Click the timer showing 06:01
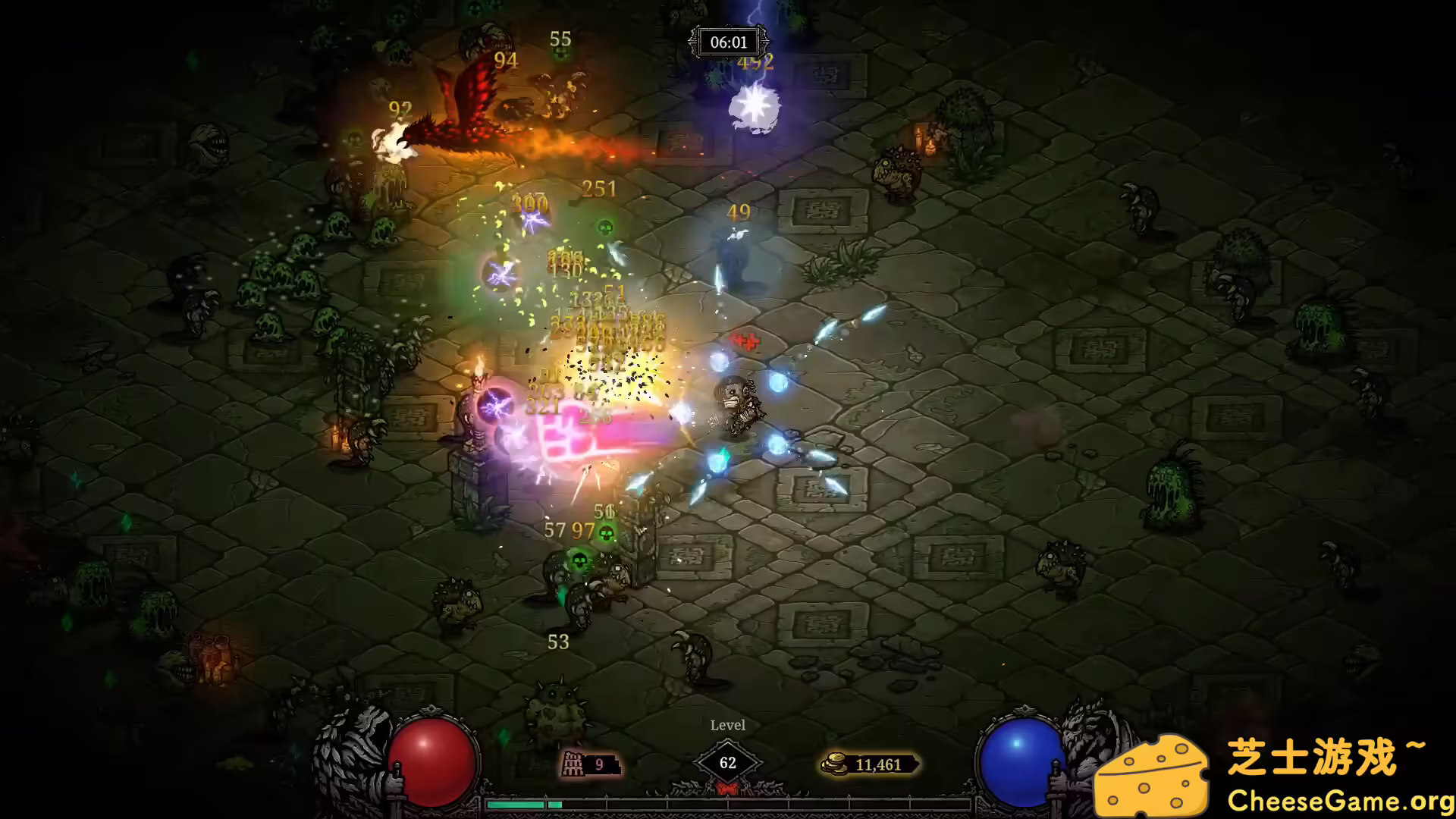 (730, 42)
